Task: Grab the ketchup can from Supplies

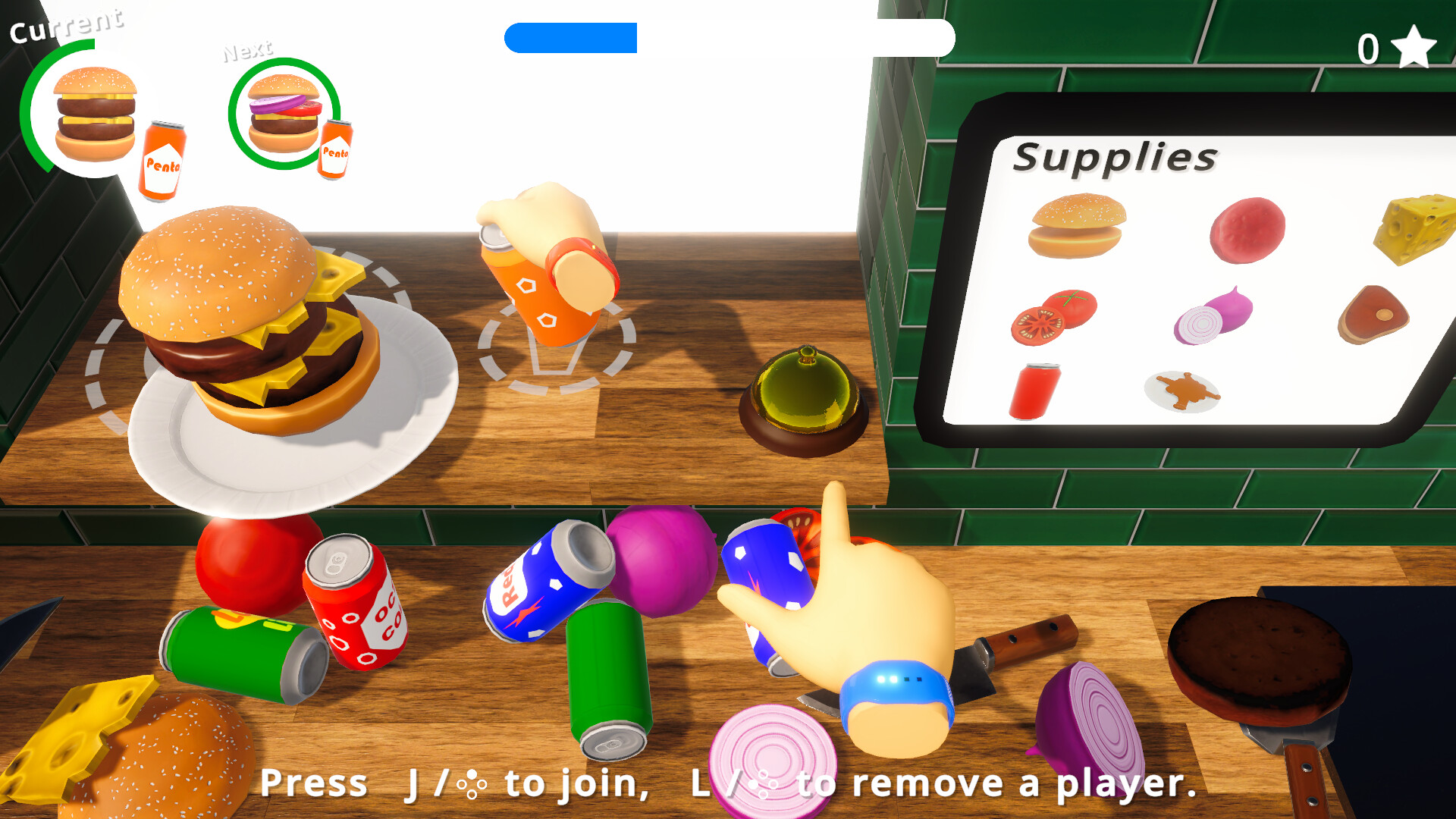Action: tap(1036, 391)
